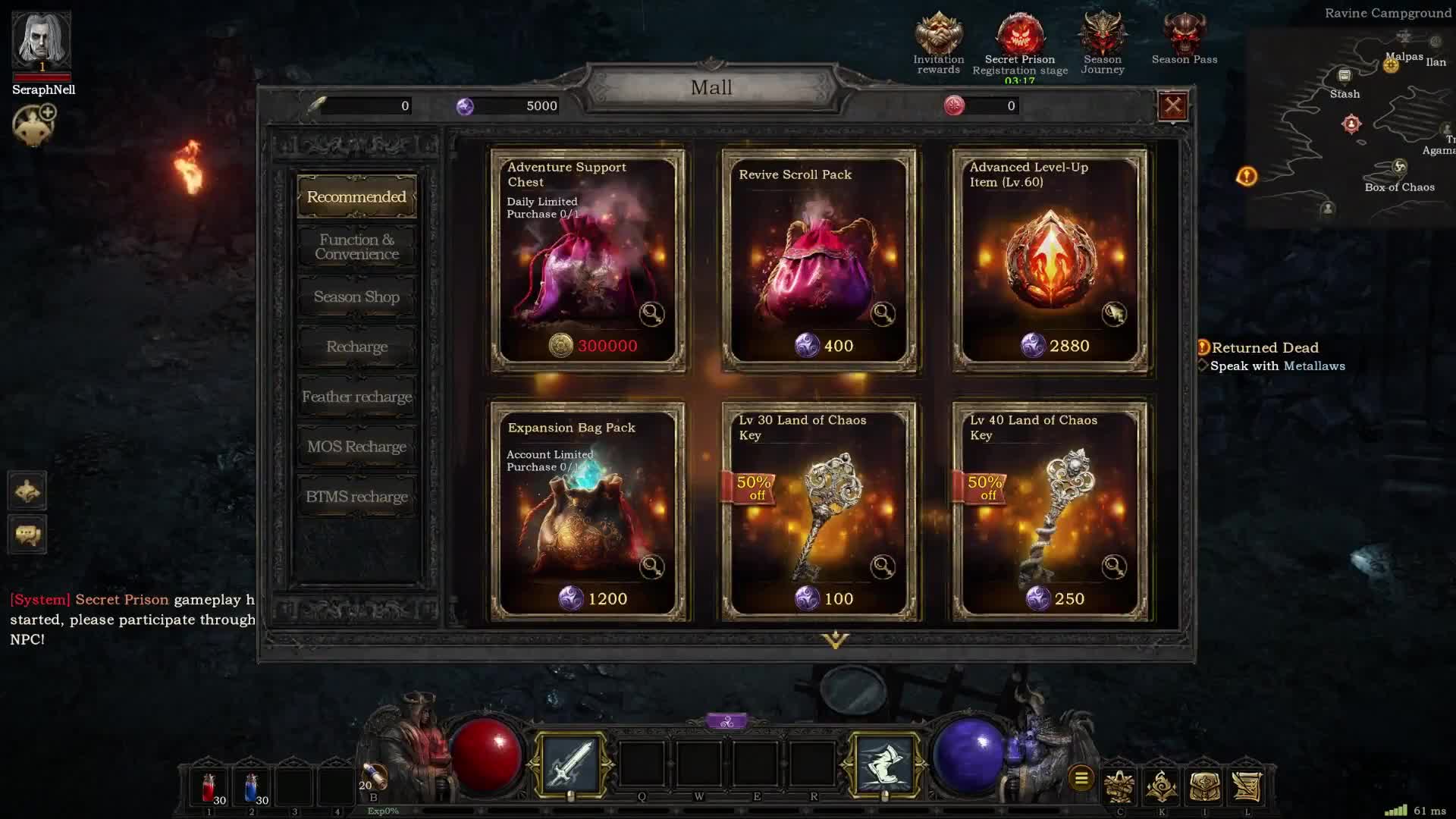Close the Mall window

point(1172,106)
